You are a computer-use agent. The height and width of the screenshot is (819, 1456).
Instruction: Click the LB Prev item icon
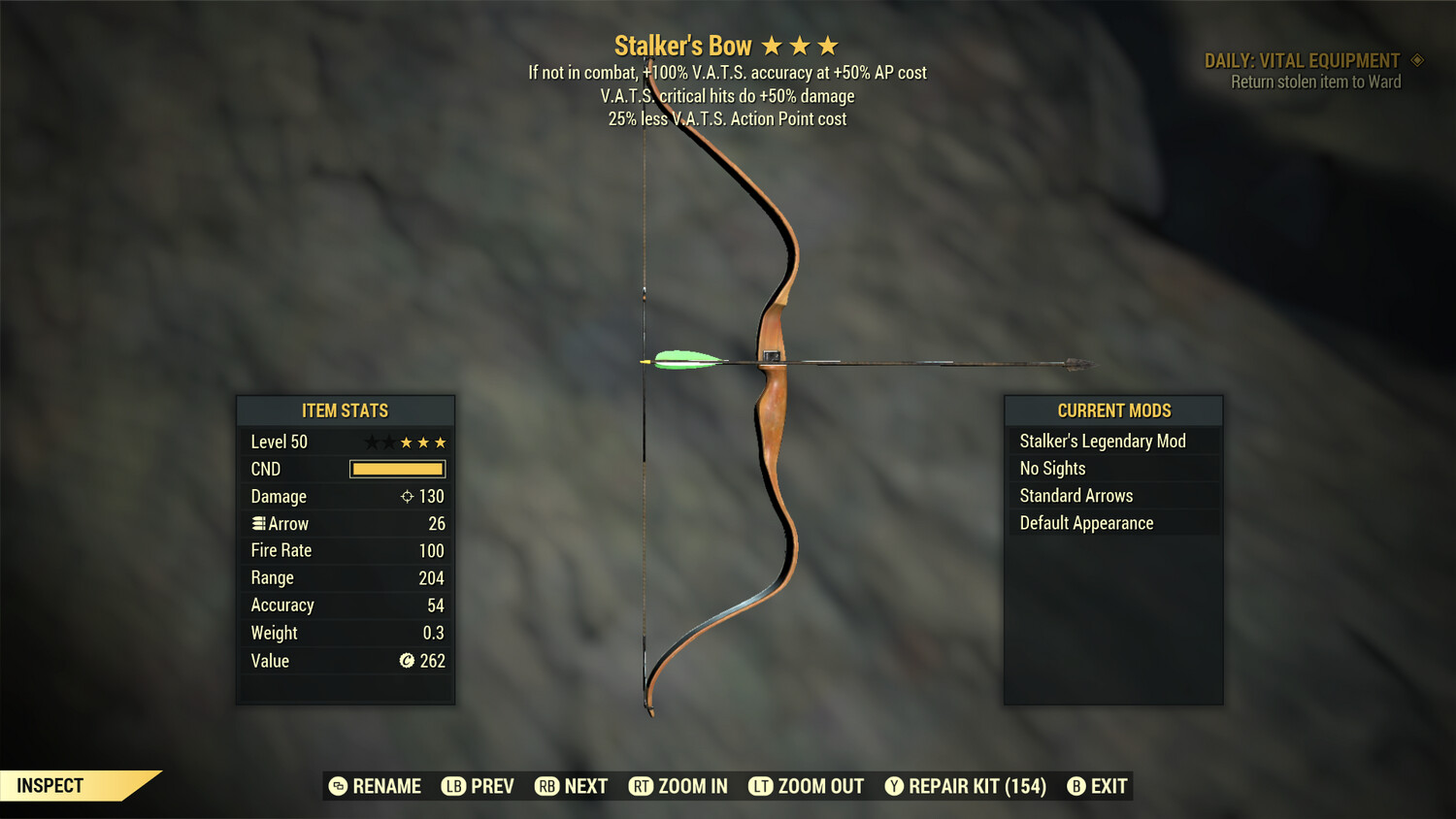[x=452, y=786]
